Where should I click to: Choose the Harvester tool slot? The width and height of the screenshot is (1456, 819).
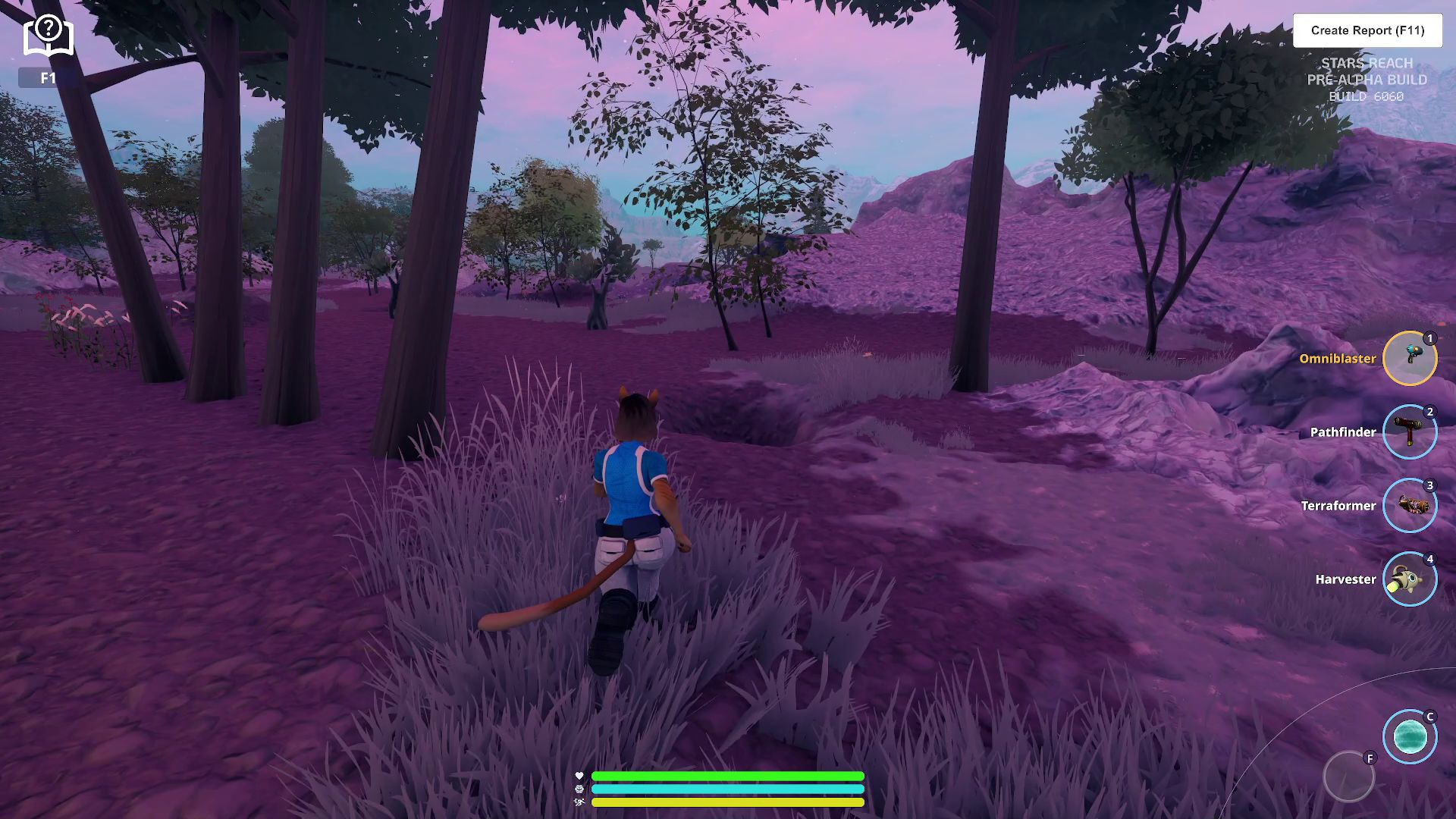tap(1409, 579)
